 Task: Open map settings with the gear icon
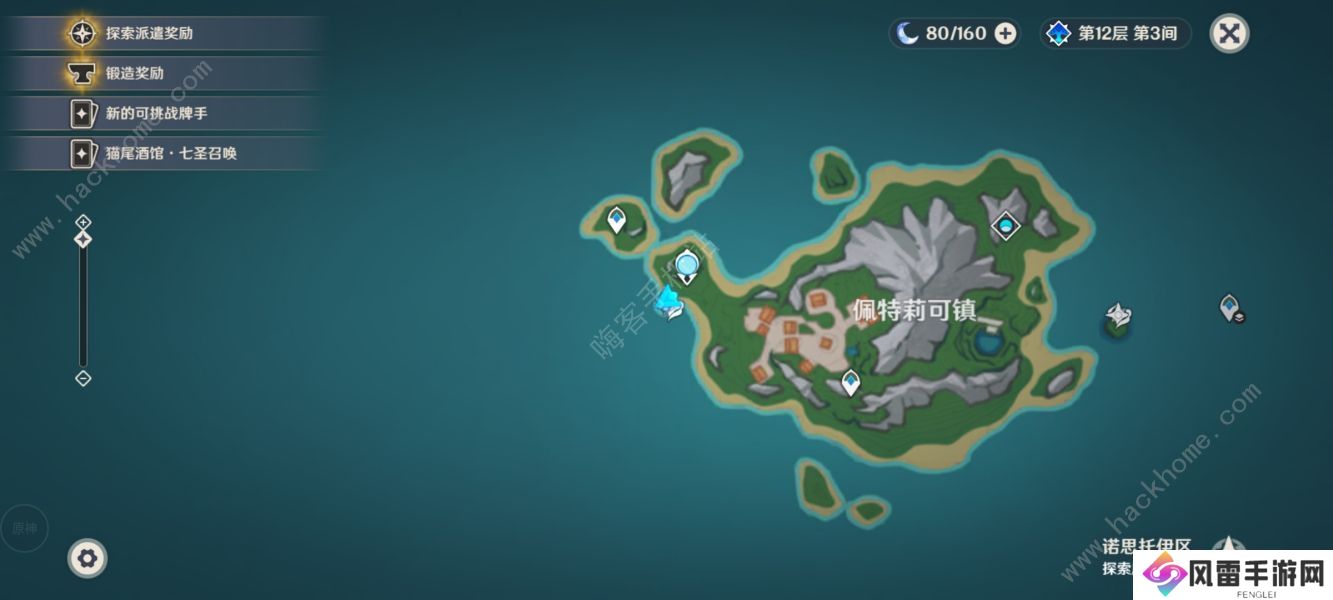pyautogui.click(x=87, y=558)
